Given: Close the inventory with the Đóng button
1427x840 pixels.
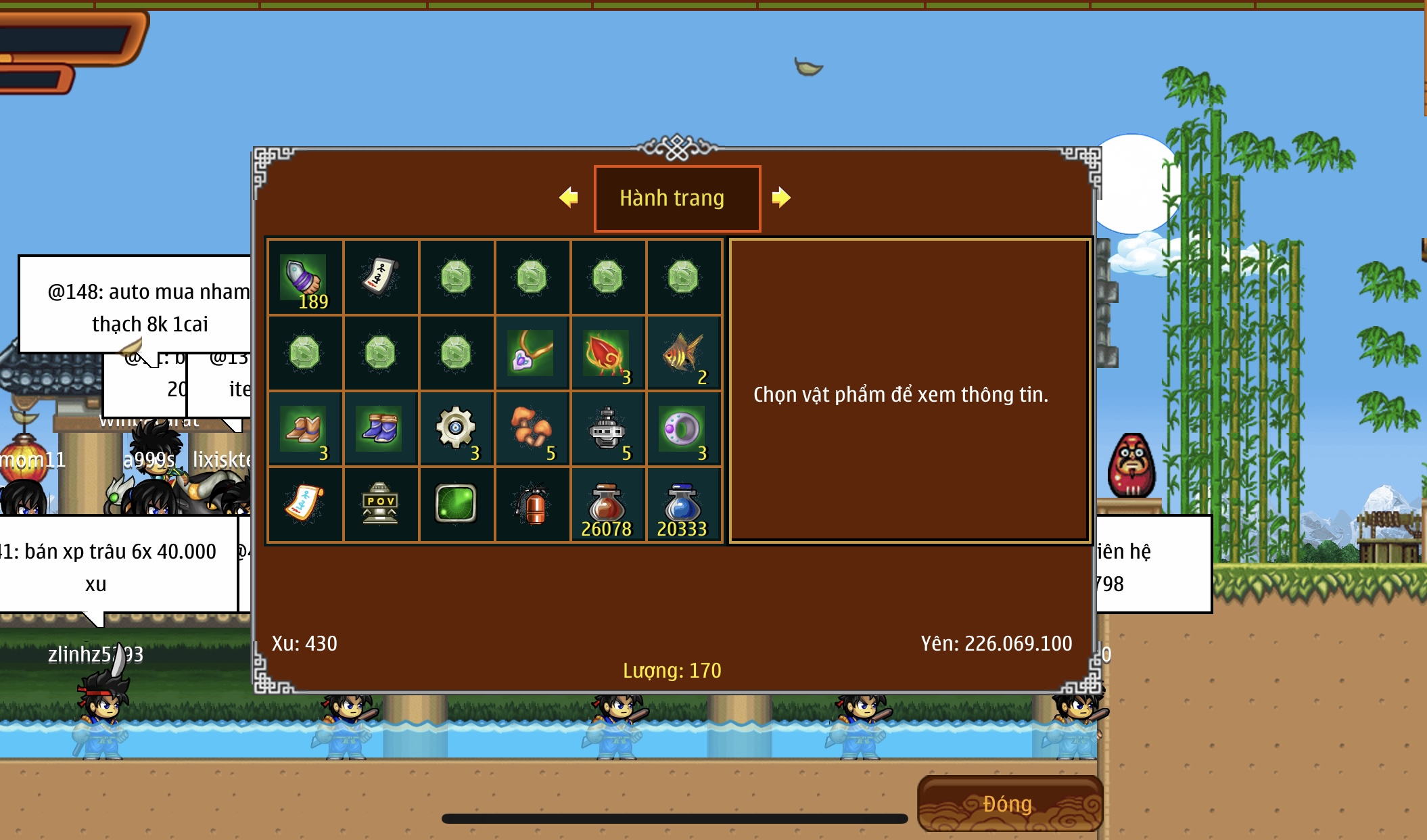Looking at the screenshot, I should point(1009,803).
